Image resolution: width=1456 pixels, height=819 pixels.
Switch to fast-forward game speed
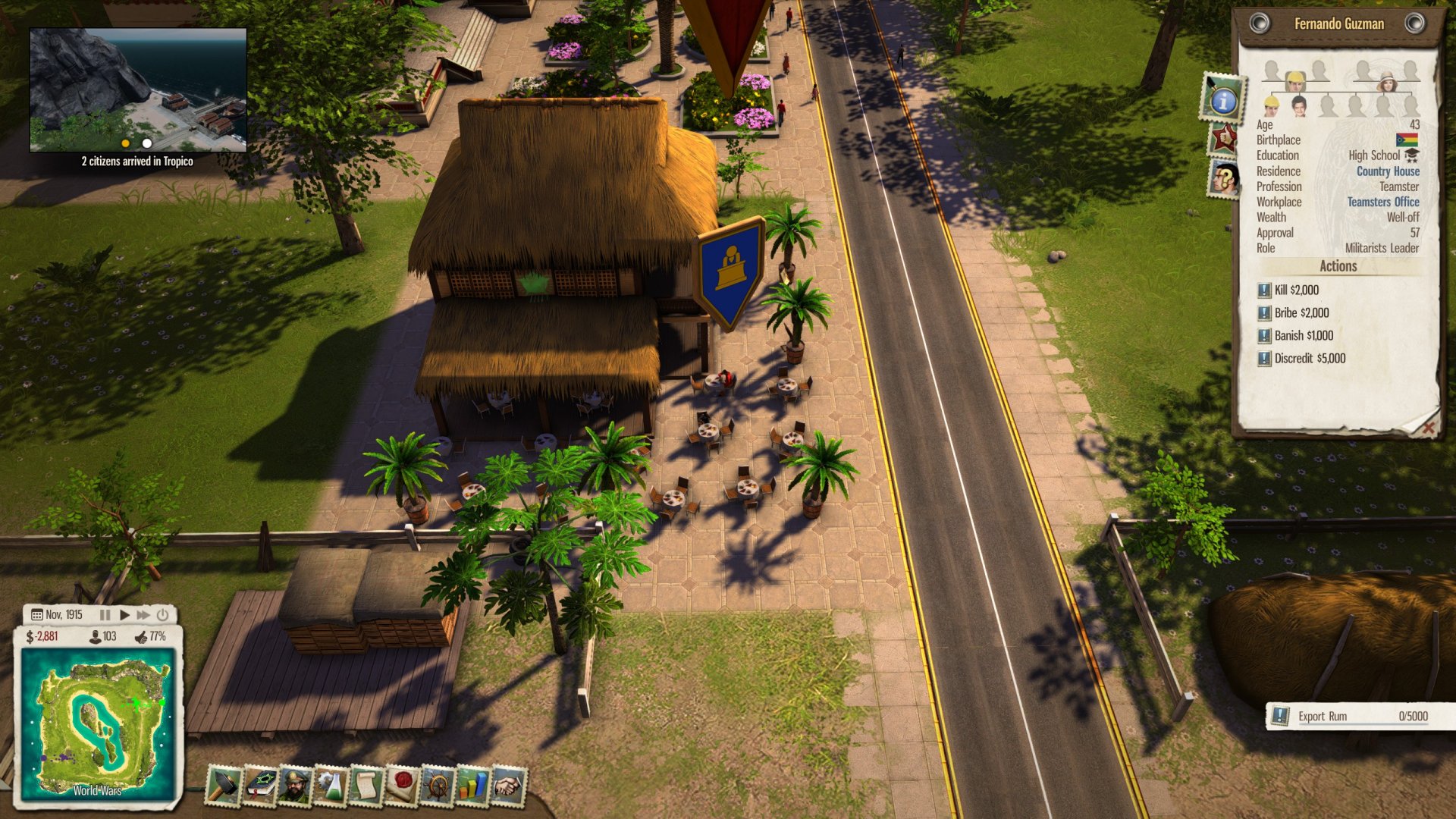pos(143,615)
